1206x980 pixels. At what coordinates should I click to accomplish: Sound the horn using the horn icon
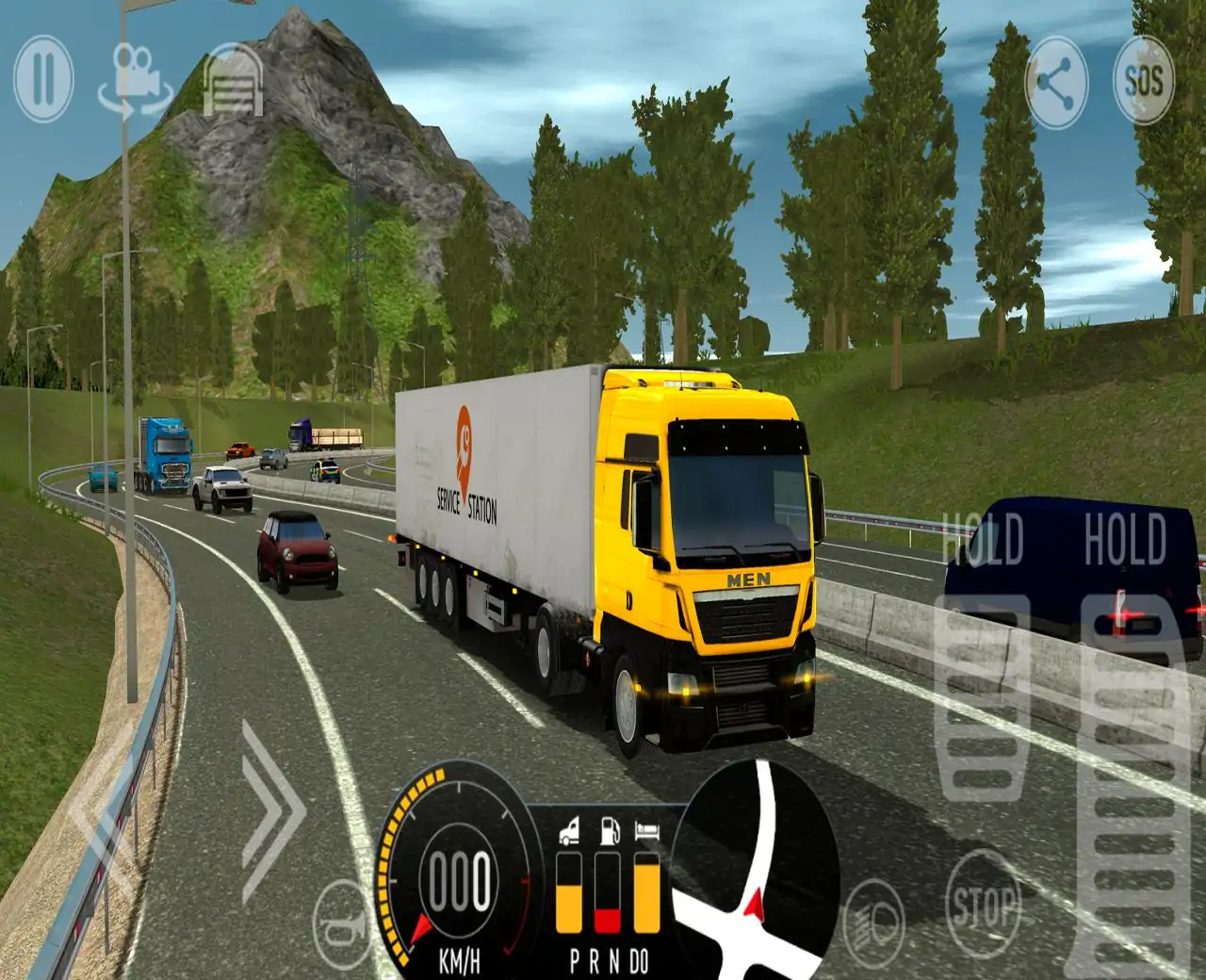(x=341, y=926)
